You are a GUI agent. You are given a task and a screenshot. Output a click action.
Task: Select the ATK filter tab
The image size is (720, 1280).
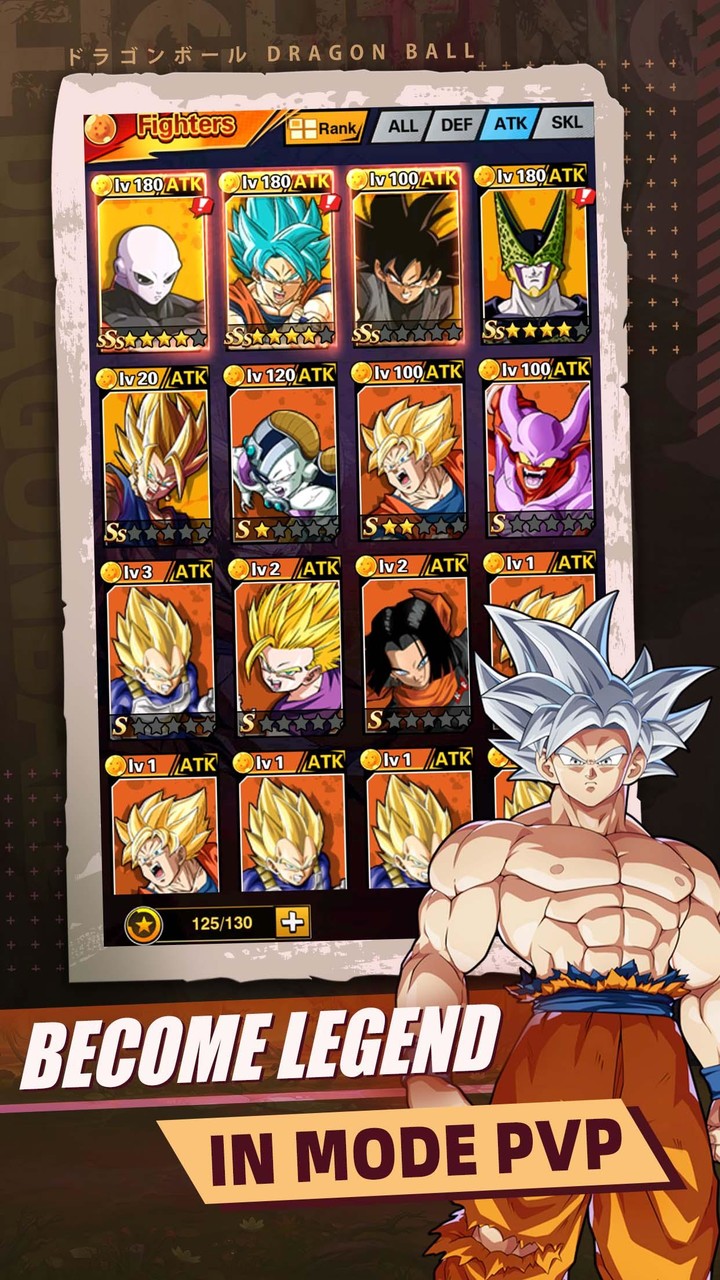click(510, 125)
